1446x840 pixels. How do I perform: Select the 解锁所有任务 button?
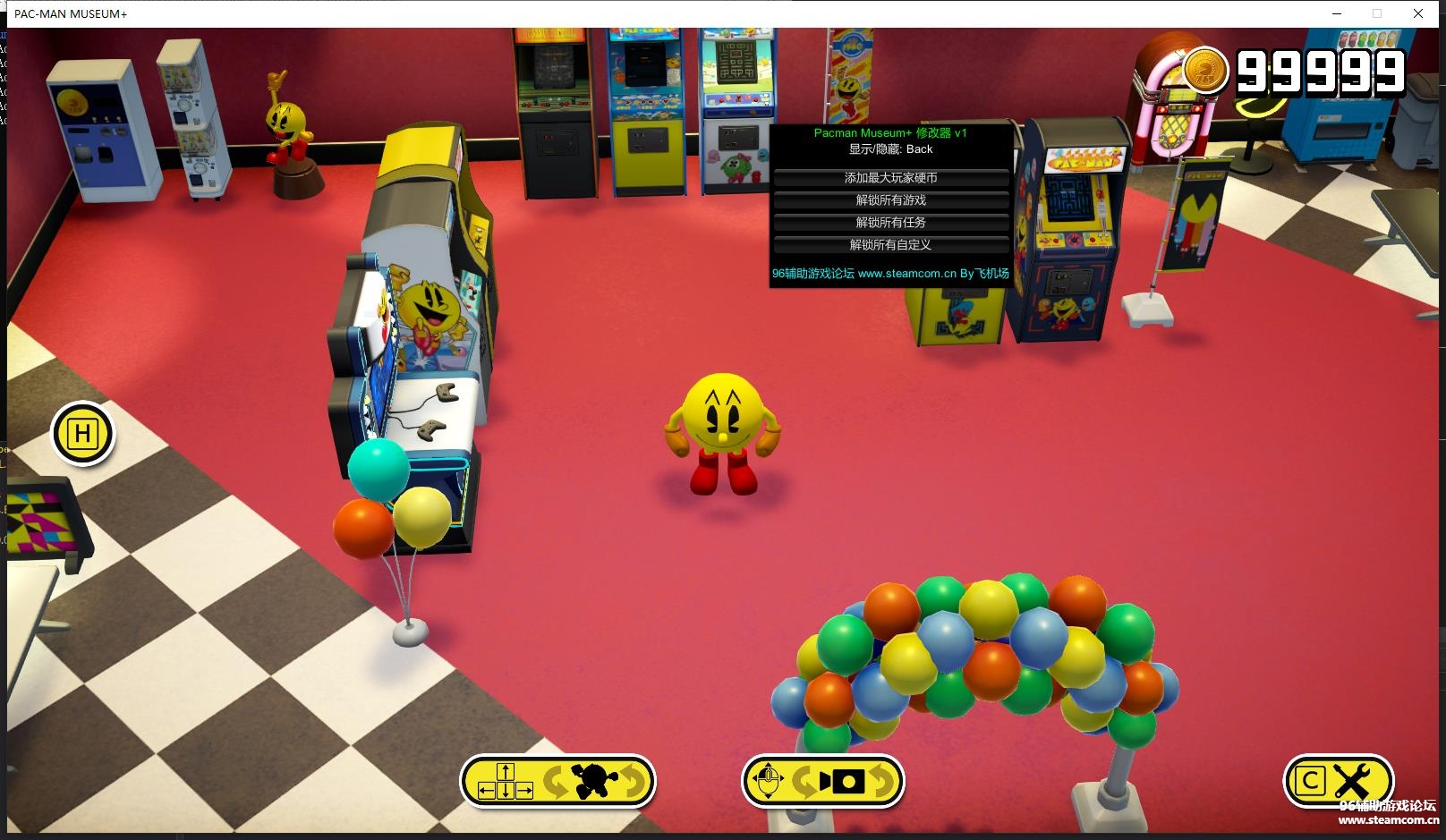point(890,223)
